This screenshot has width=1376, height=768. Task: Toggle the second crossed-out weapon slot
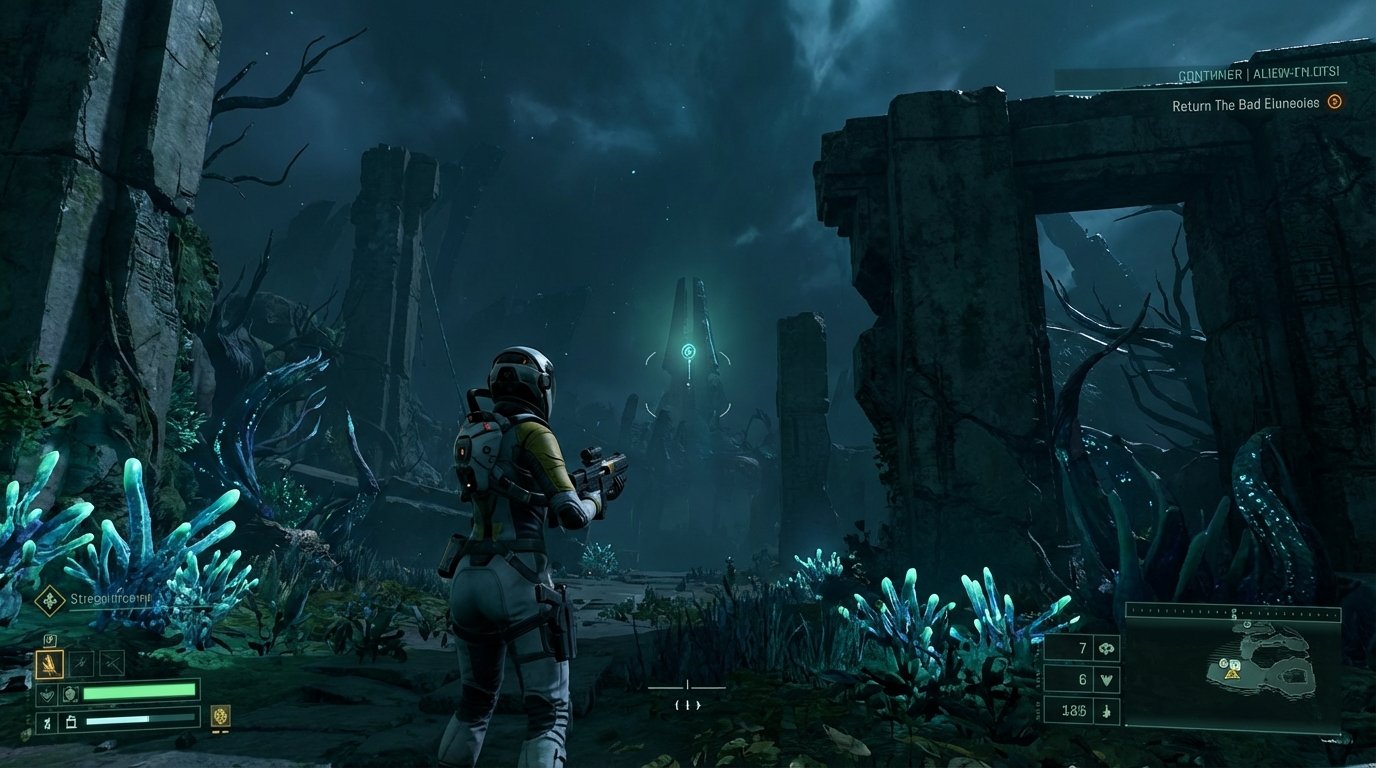pos(112,662)
